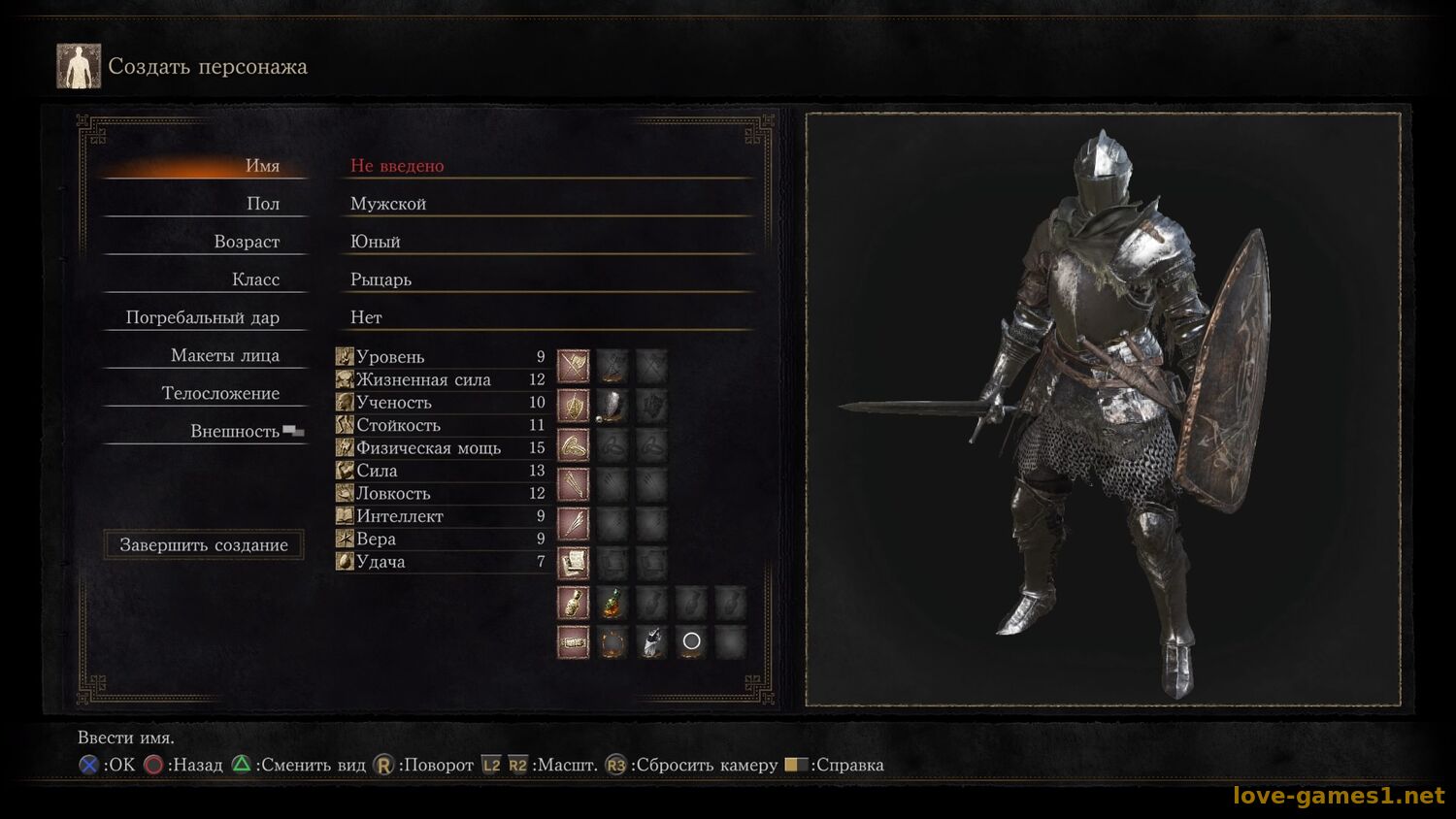1456x819 pixels.
Task: Open Макеты лица face presets
Action: click(x=224, y=355)
